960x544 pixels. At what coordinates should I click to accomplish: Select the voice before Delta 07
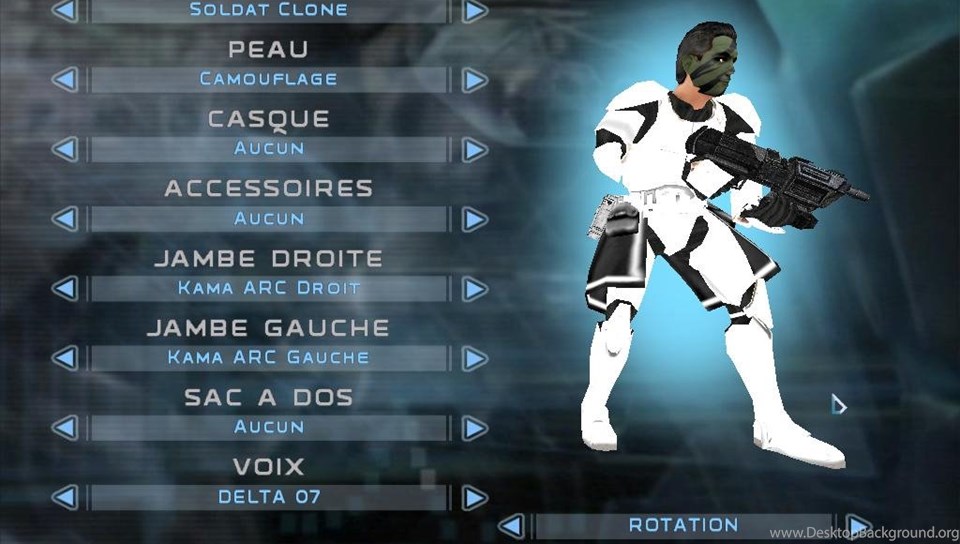pos(64,498)
